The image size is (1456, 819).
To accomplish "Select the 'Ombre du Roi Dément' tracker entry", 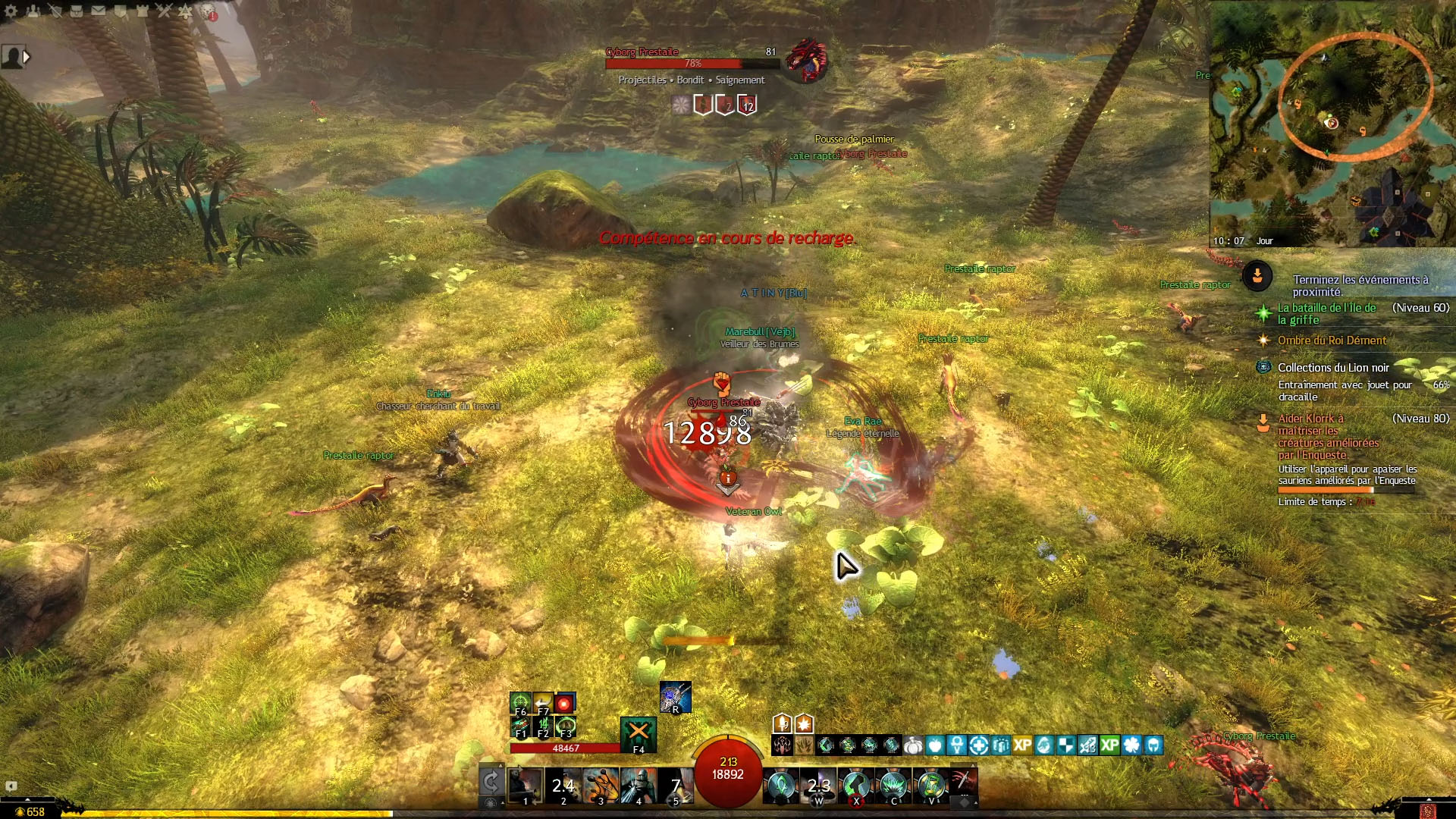I will point(1332,340).
